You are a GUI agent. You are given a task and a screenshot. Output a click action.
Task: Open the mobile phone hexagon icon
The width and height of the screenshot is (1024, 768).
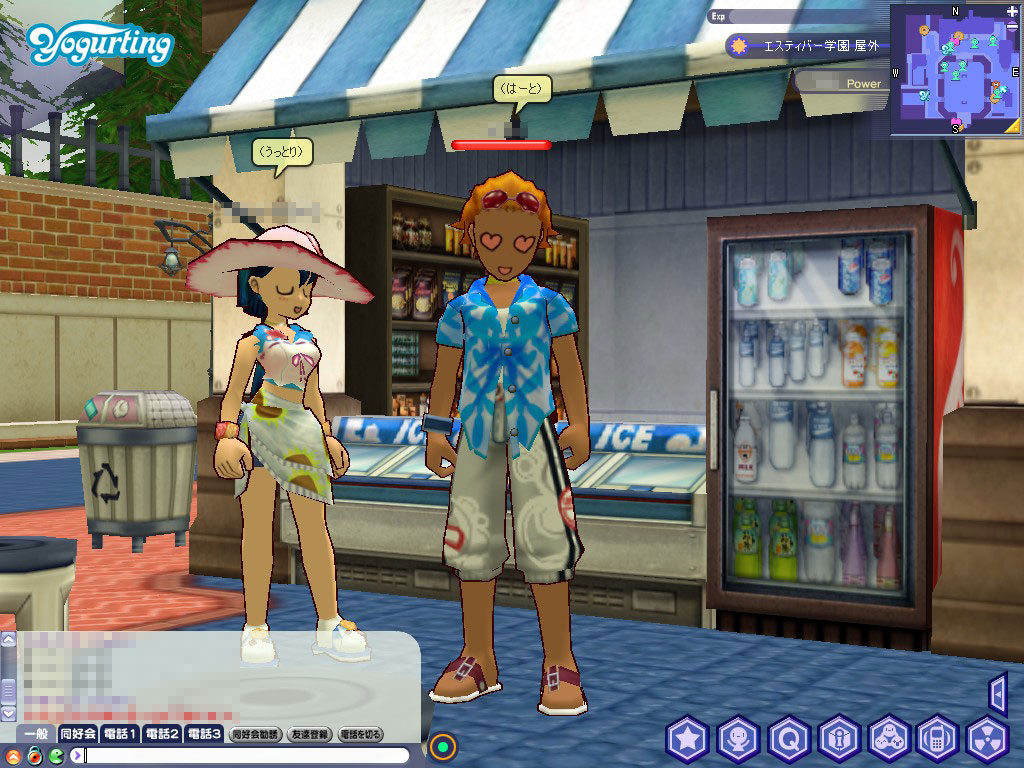pyautogui.click(x=938, y=740)
